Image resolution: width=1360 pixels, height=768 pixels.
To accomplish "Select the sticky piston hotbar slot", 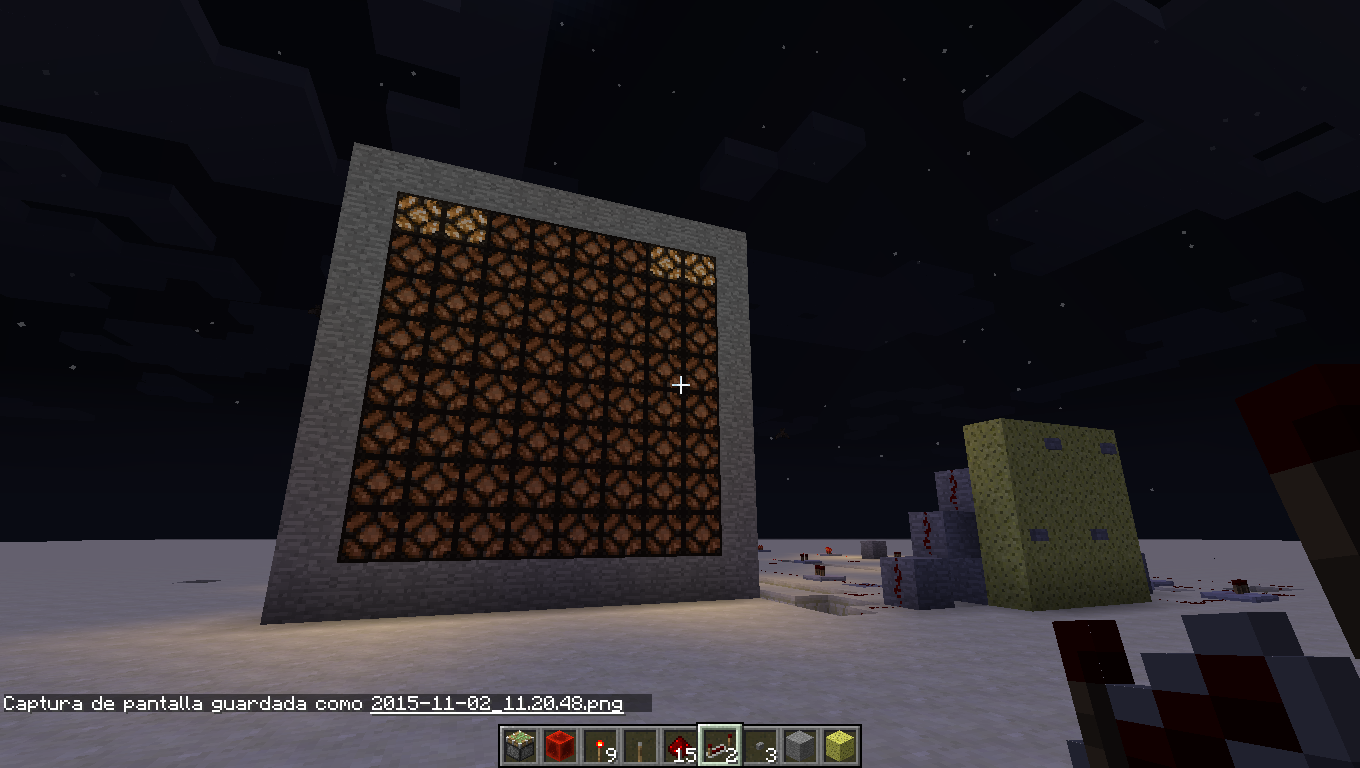I will pos(520,746).
